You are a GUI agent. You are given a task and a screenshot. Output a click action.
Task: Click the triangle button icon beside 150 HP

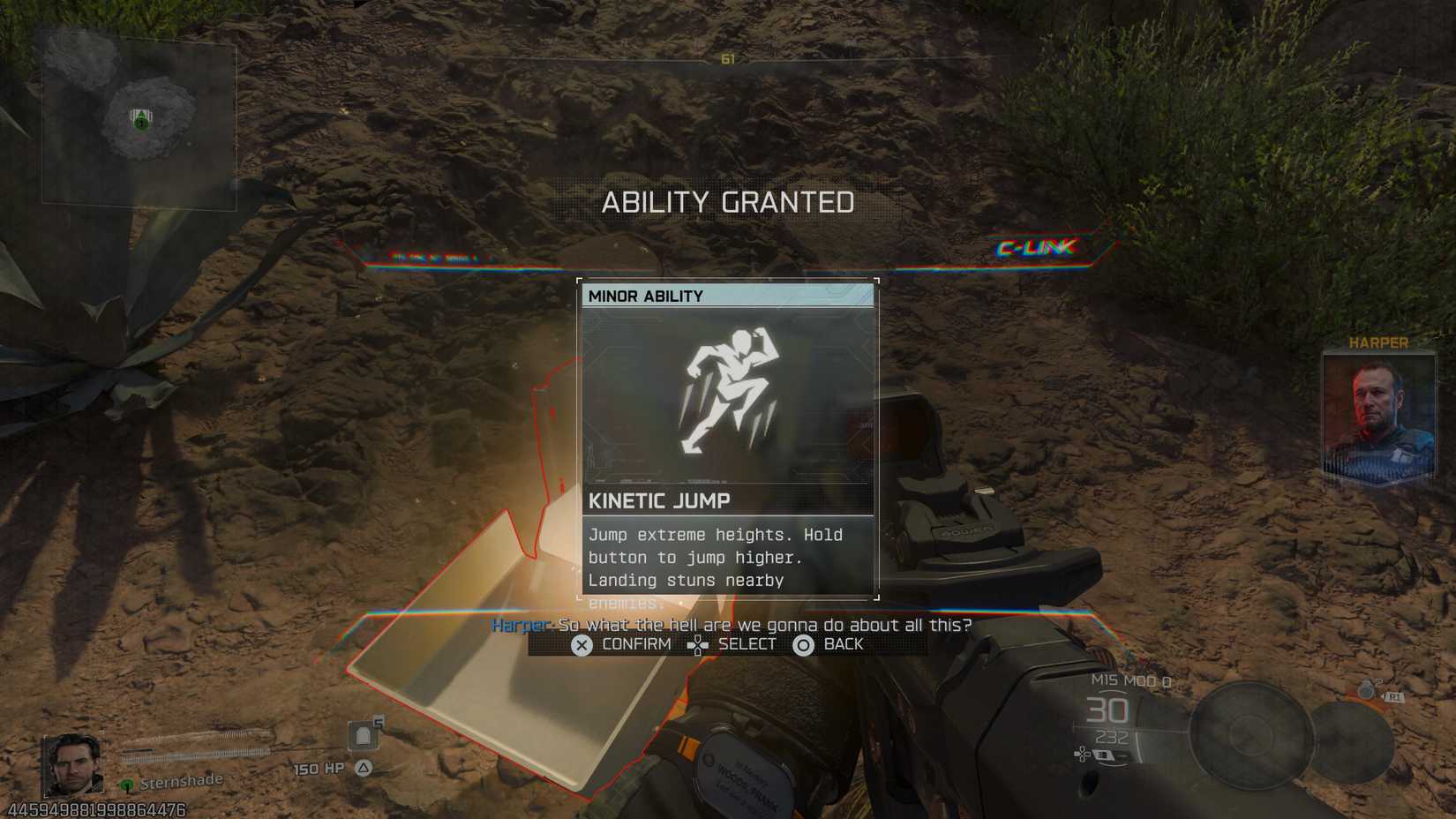364,768
